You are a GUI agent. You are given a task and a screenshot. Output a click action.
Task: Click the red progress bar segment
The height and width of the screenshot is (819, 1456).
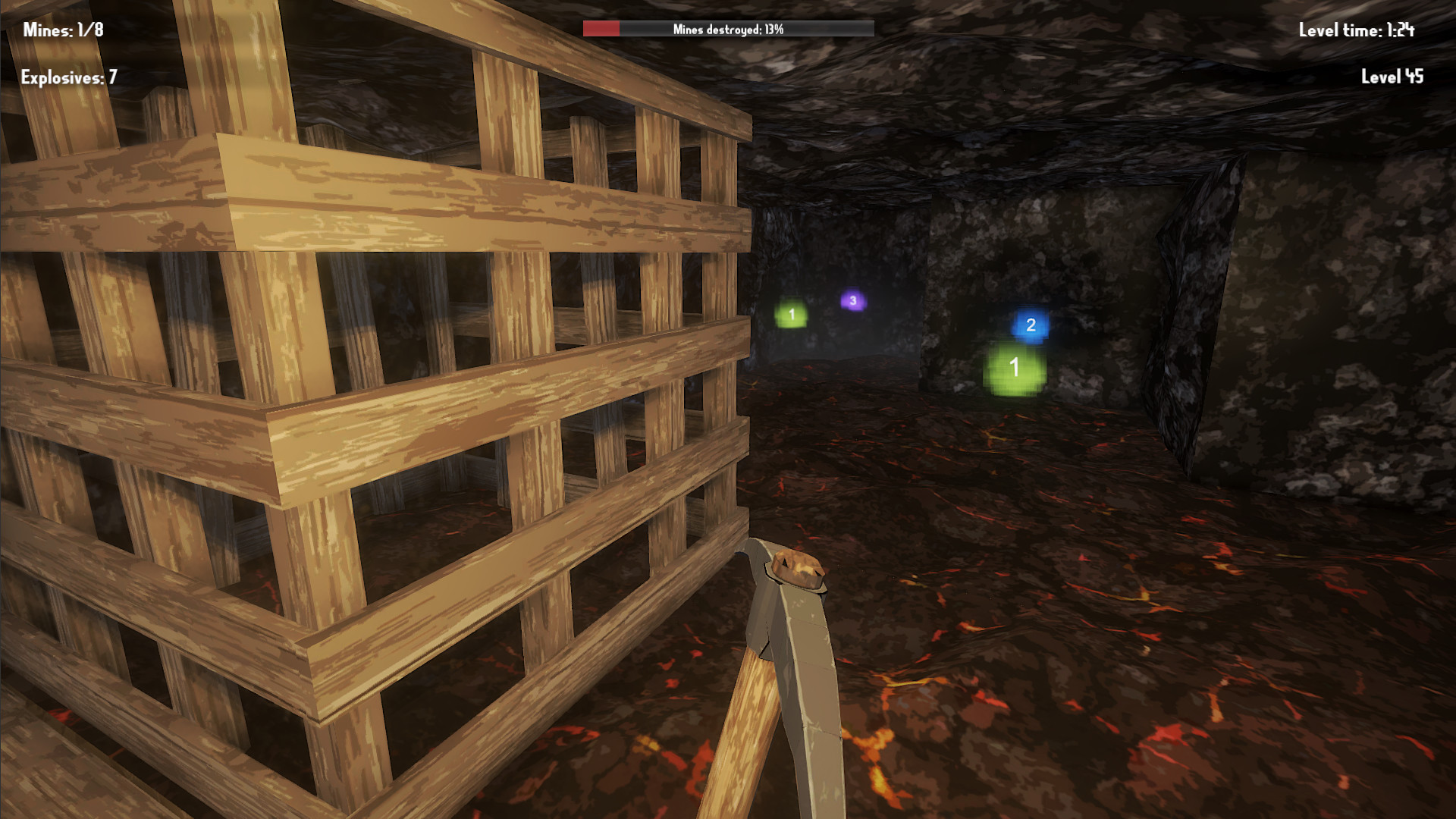[x=601, y=29]
